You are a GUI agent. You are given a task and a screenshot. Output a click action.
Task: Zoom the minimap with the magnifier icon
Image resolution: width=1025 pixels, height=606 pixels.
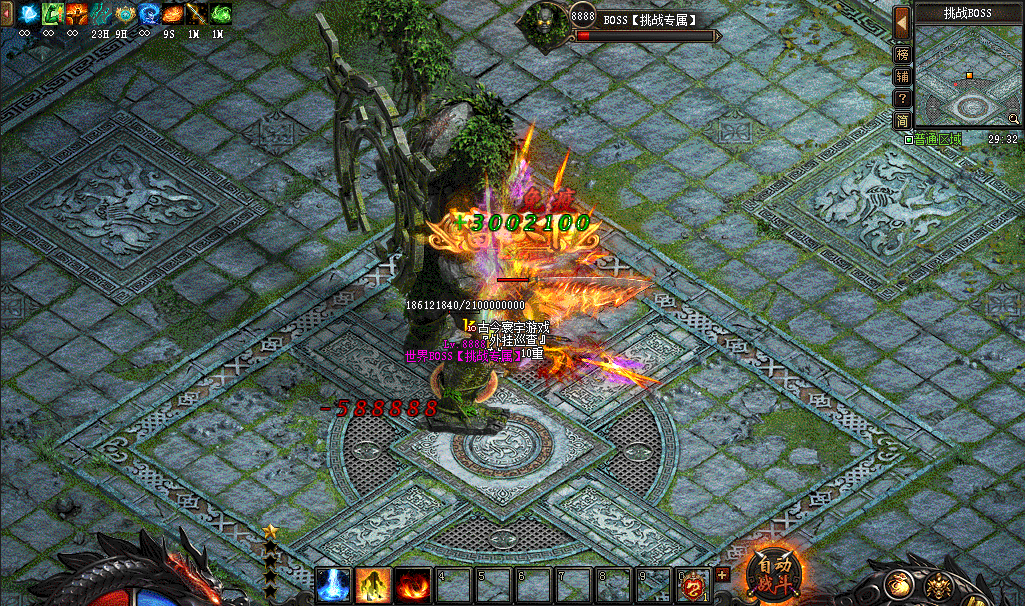point(1013,118)
